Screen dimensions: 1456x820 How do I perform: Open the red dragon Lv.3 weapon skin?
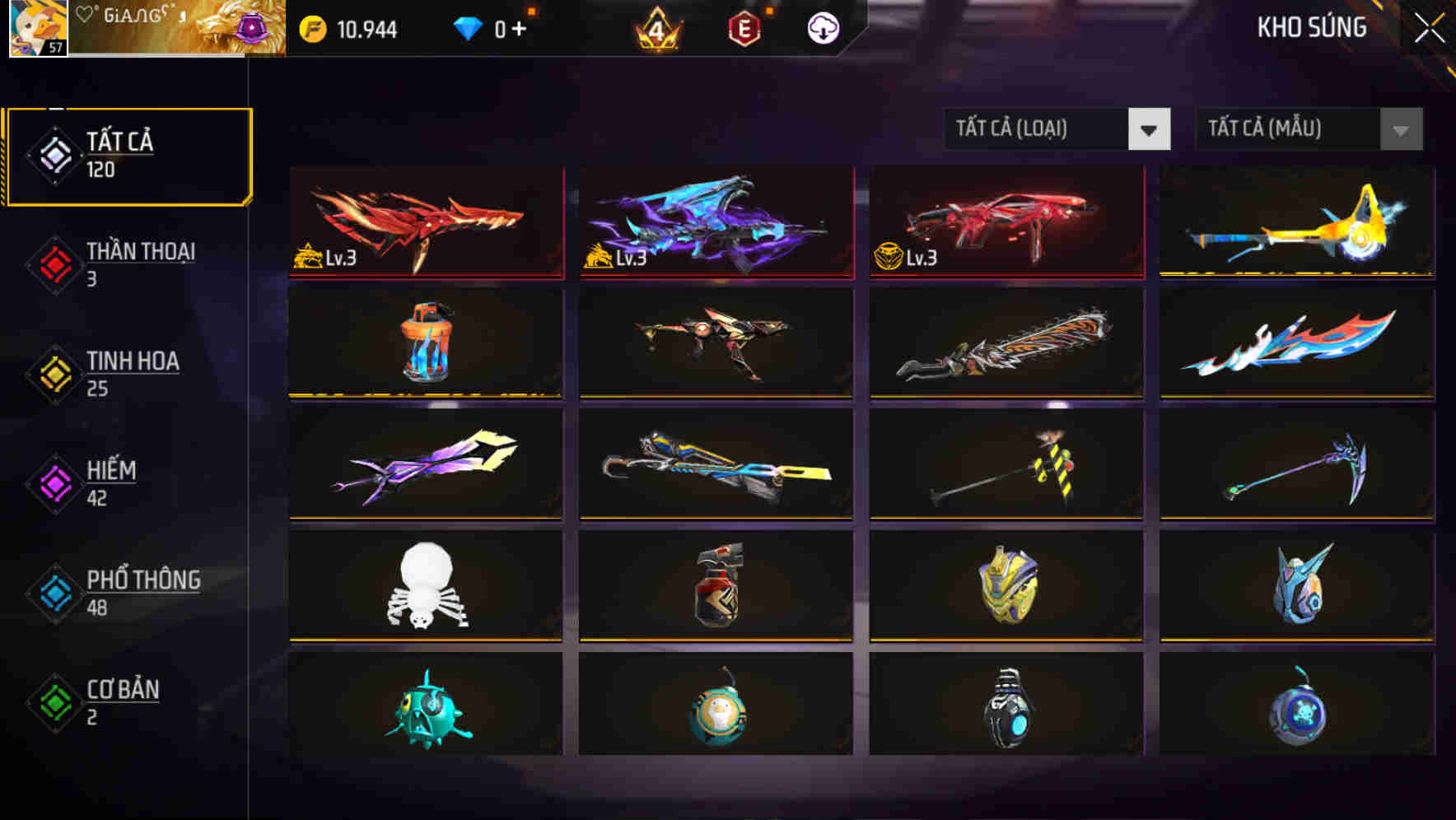[x=425, y=224]
